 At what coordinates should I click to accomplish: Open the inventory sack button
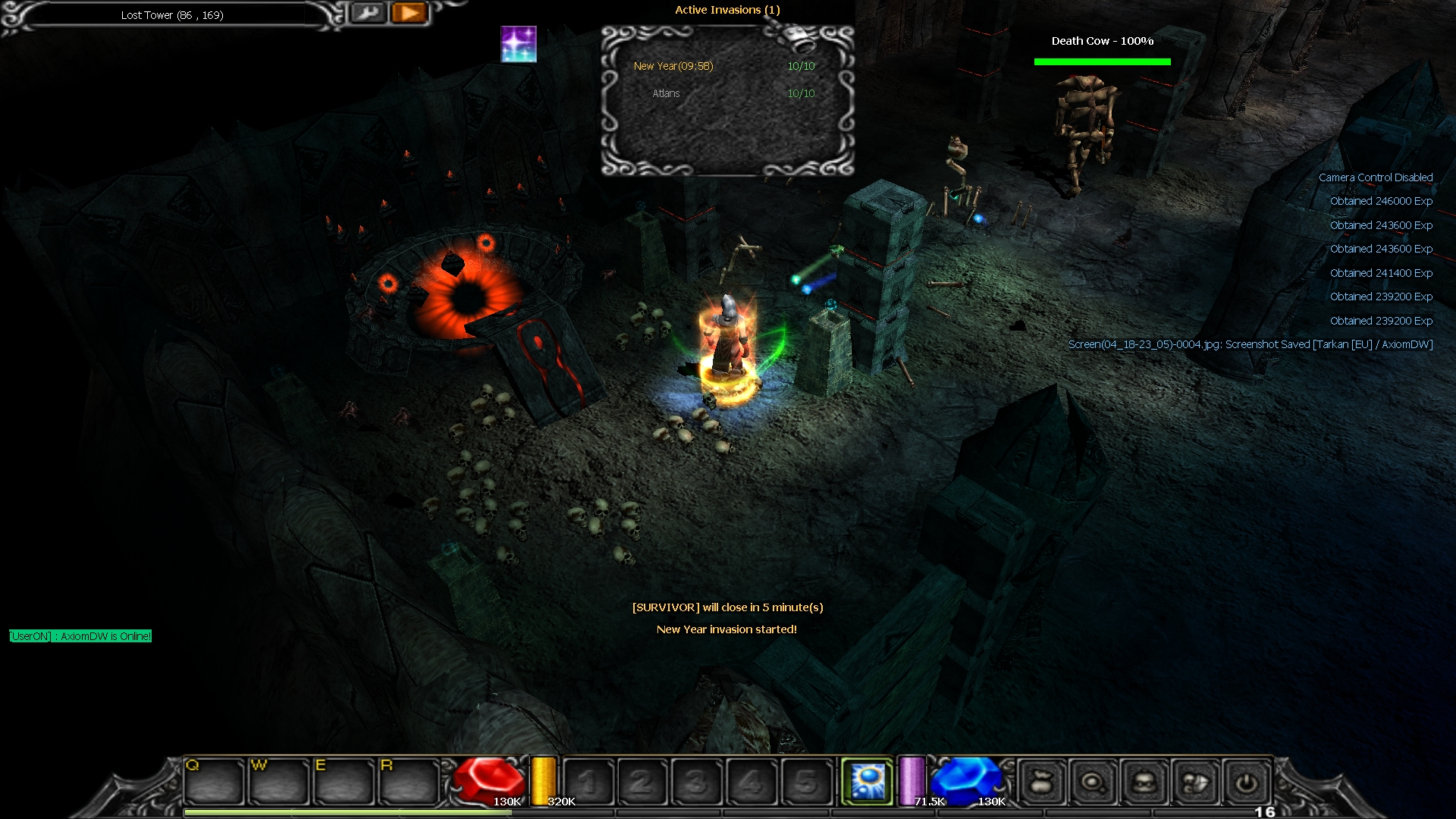[x=1196, y=782]
